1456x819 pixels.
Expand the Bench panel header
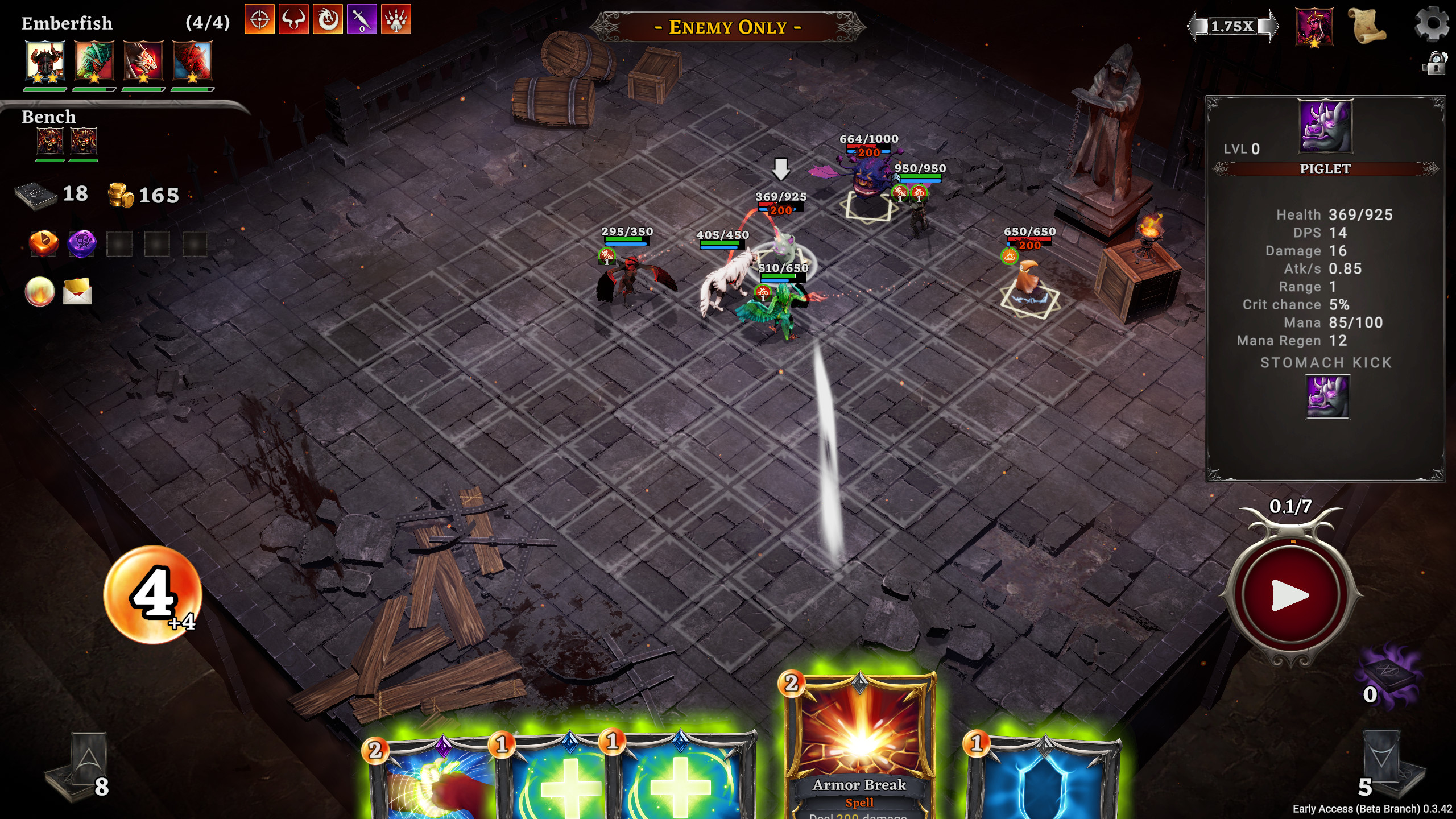point(48,117)
